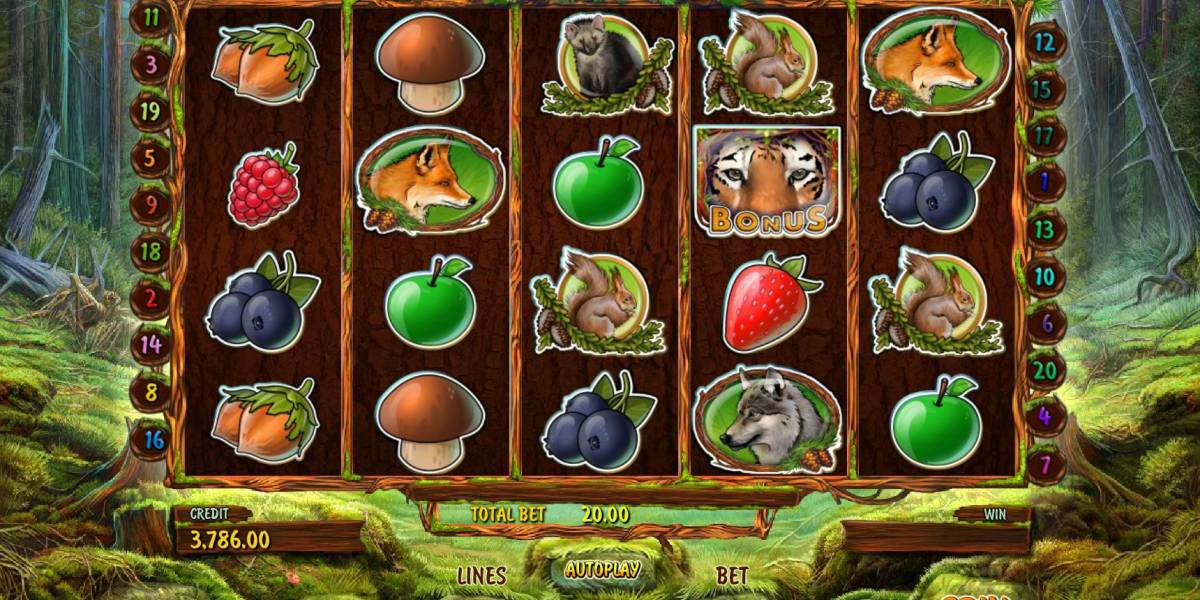The image size is (1200, 600).
Task: Open the LINES selector
Action: point(481,575)
